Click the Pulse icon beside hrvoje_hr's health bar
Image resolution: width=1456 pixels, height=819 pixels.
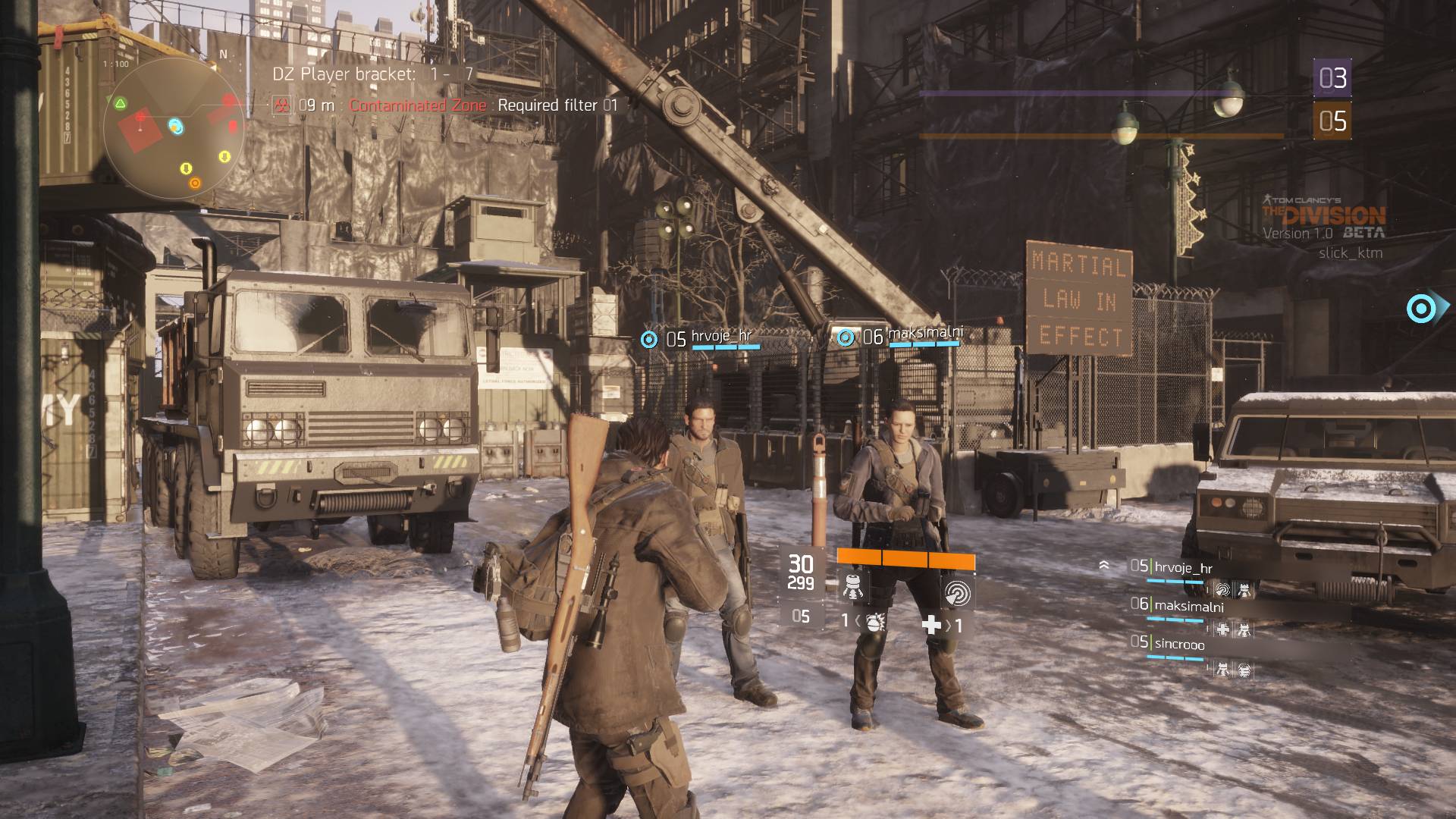1223,589
